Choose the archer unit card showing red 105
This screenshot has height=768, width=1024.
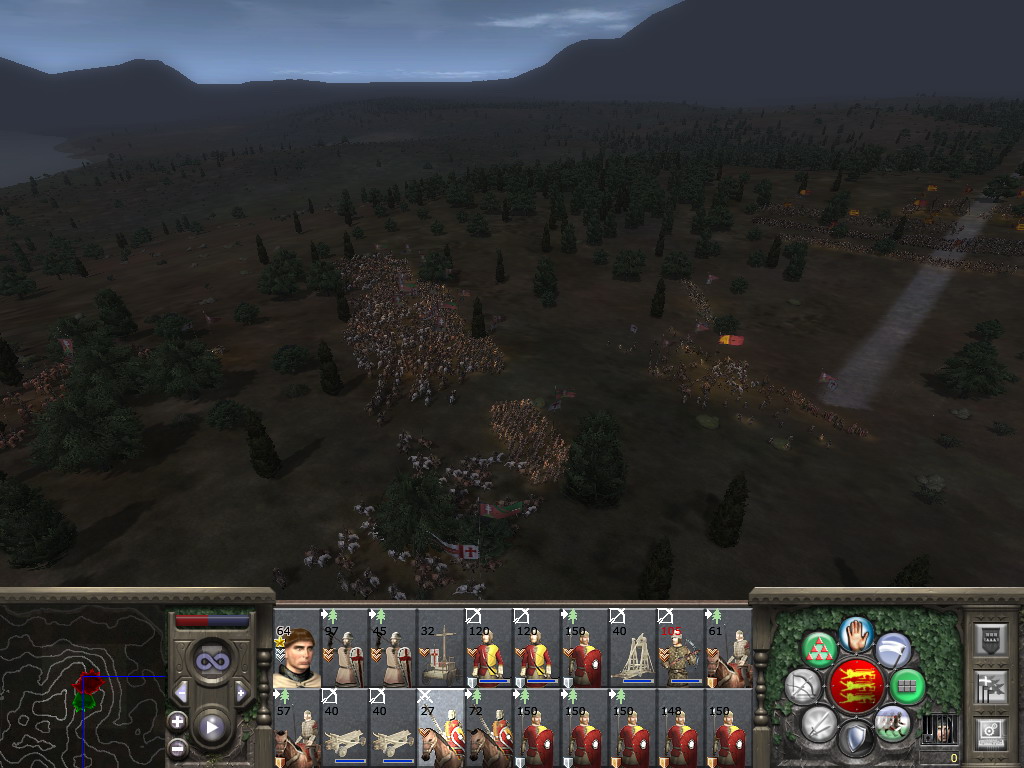pos(680,648)
